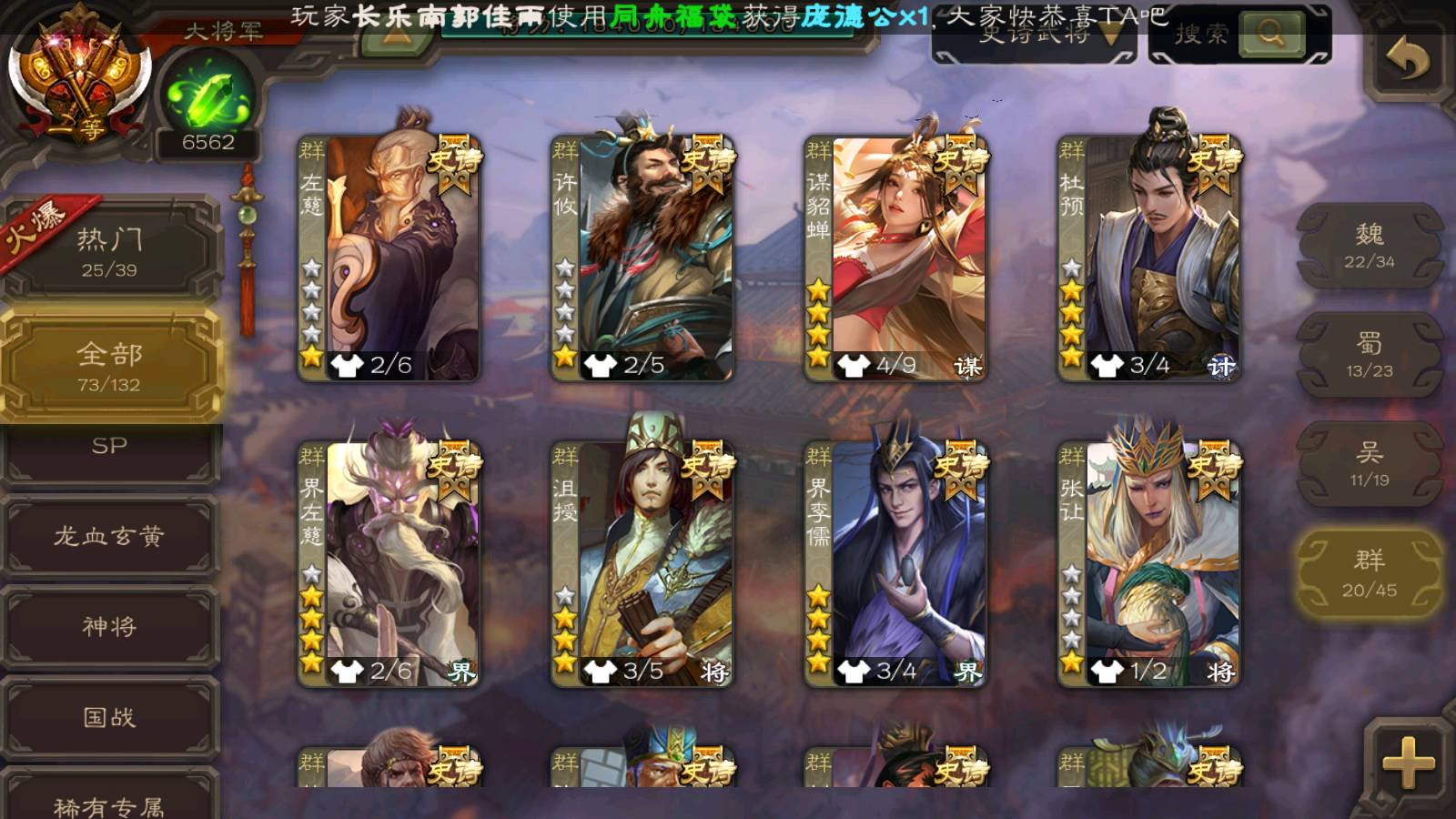Switch to the SP tab
1456x819 pixels.
[x=110, y=448]
